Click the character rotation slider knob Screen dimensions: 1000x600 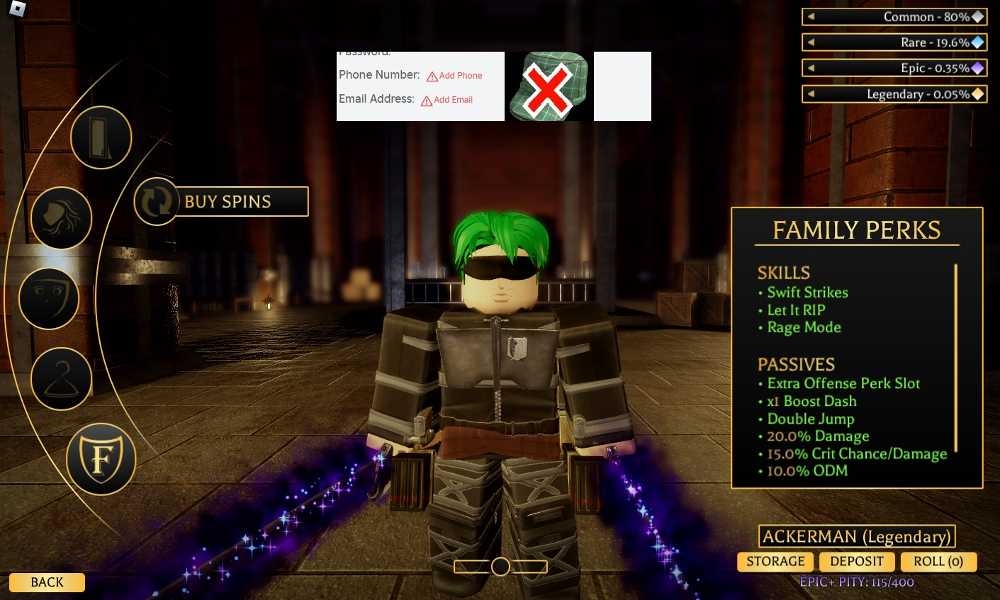(x=501, y=567)
